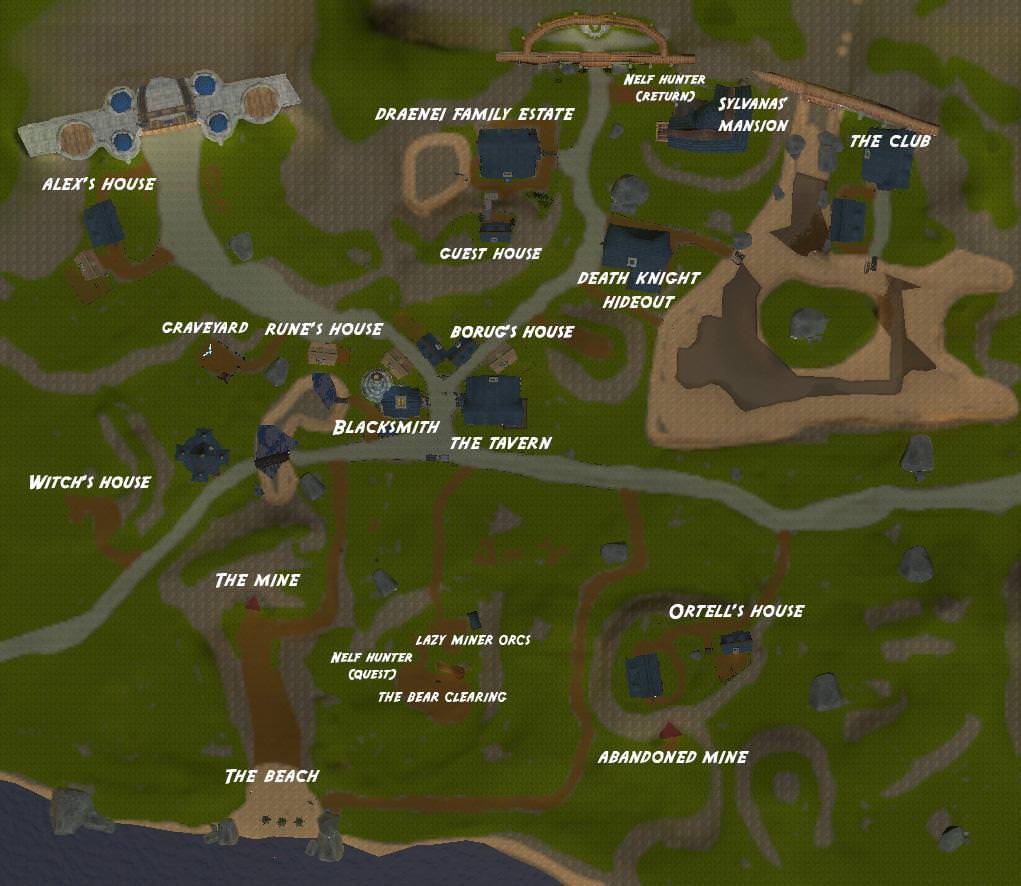
Task: Select the Alex's House map label
Action: pyautogui.click(x=98, y=184)
